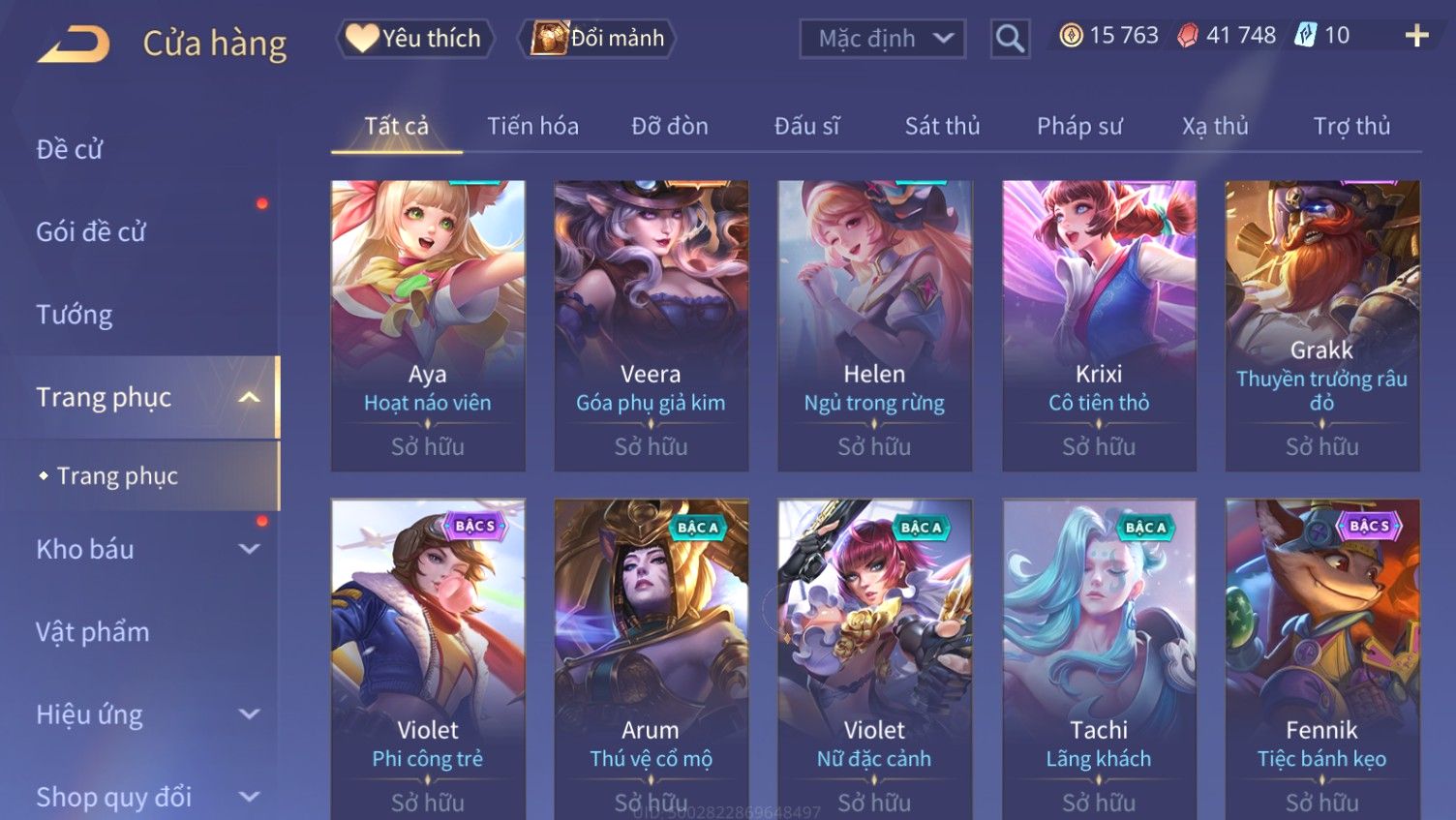This screenshot has height=820, width=1456.
Task: Switch to the Tiến hóa tab
Action: [532, 126]
